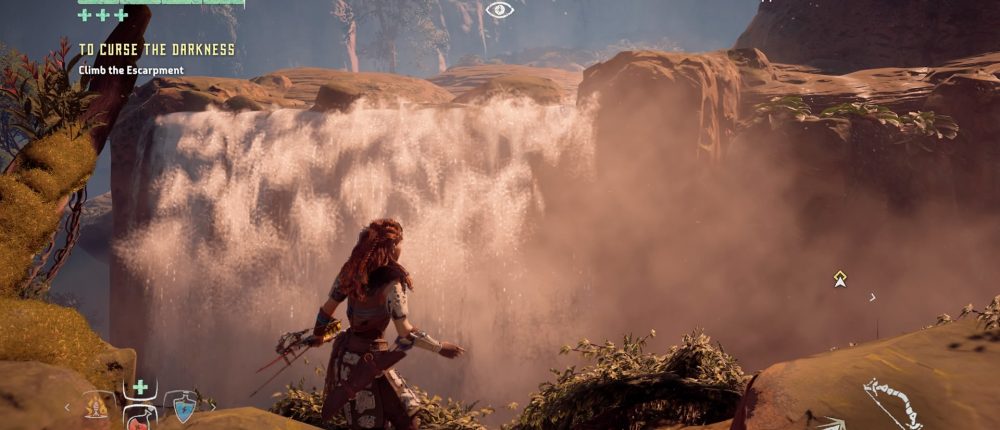Cycle tool selection right with arrow
The height and width of the screenshot is (430, 1000).
point(212,406)
